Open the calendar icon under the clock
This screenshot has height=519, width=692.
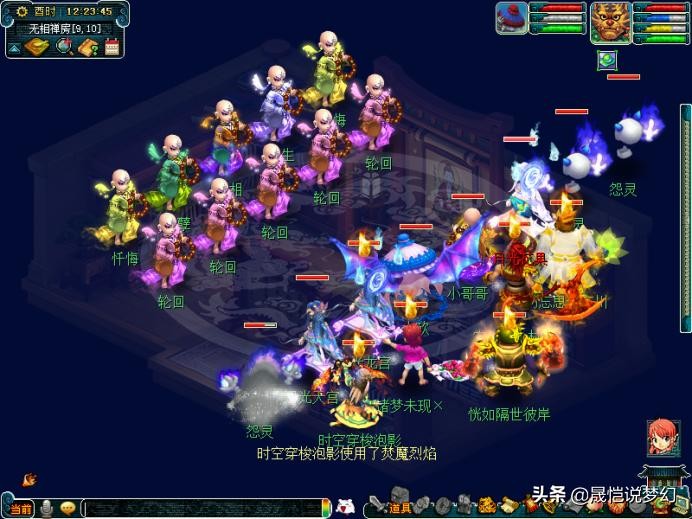(112, 47)
